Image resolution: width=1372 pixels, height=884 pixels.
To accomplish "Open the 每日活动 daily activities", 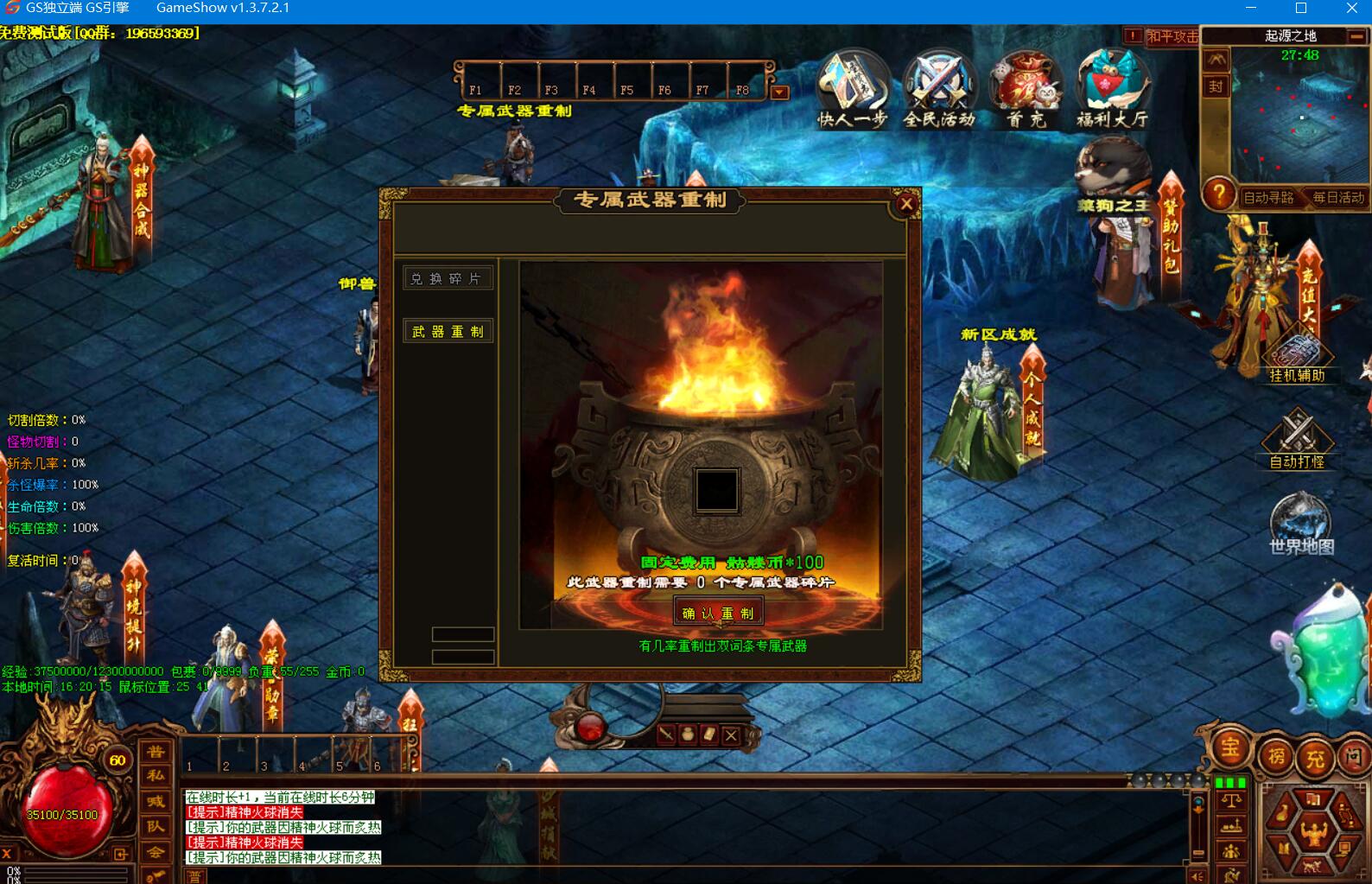I will pyautogui.click(x=1337, y=198).
